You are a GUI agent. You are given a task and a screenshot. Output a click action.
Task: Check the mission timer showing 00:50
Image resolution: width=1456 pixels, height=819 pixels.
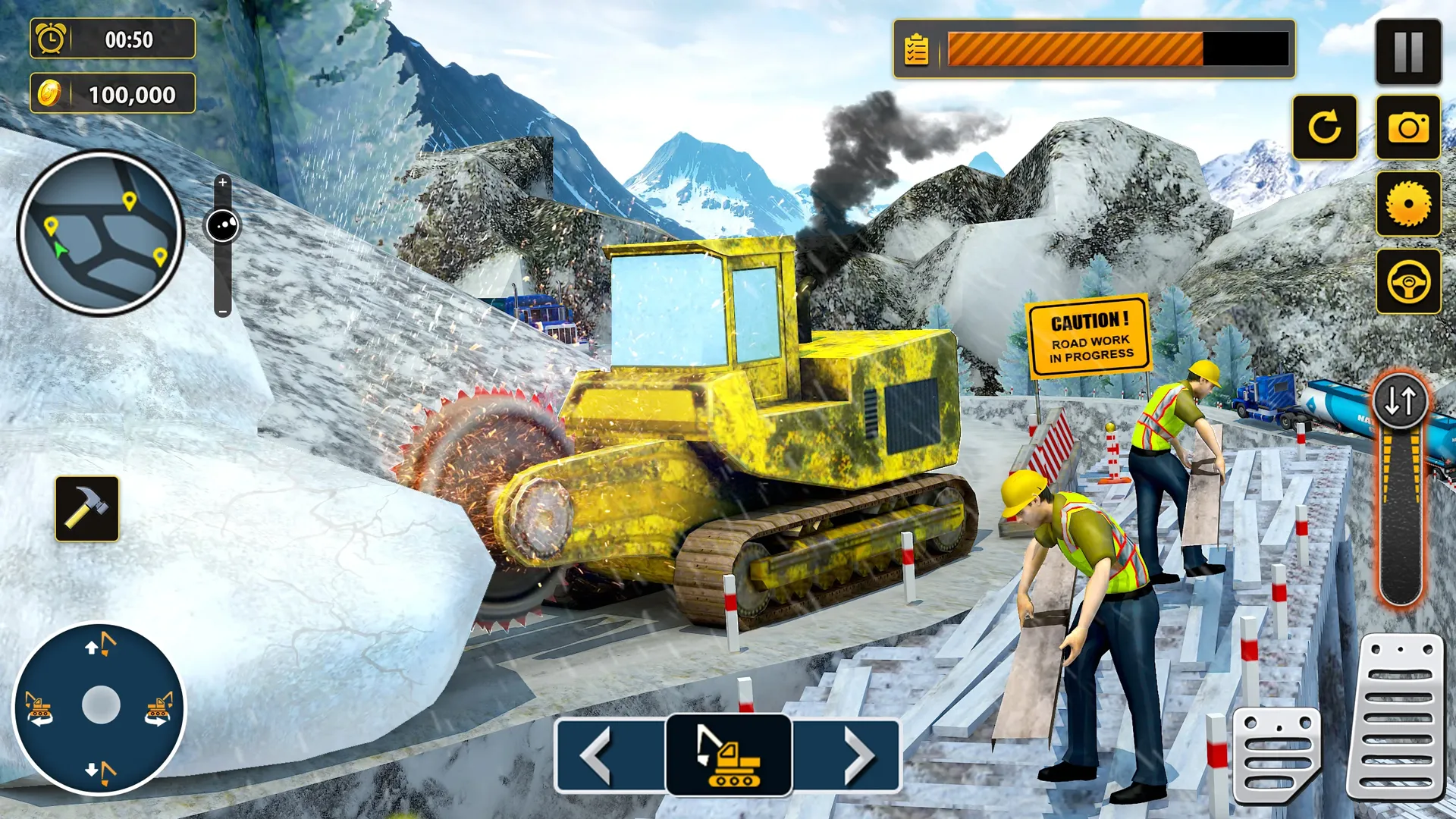pyautogui.click(x=114, y=39)
